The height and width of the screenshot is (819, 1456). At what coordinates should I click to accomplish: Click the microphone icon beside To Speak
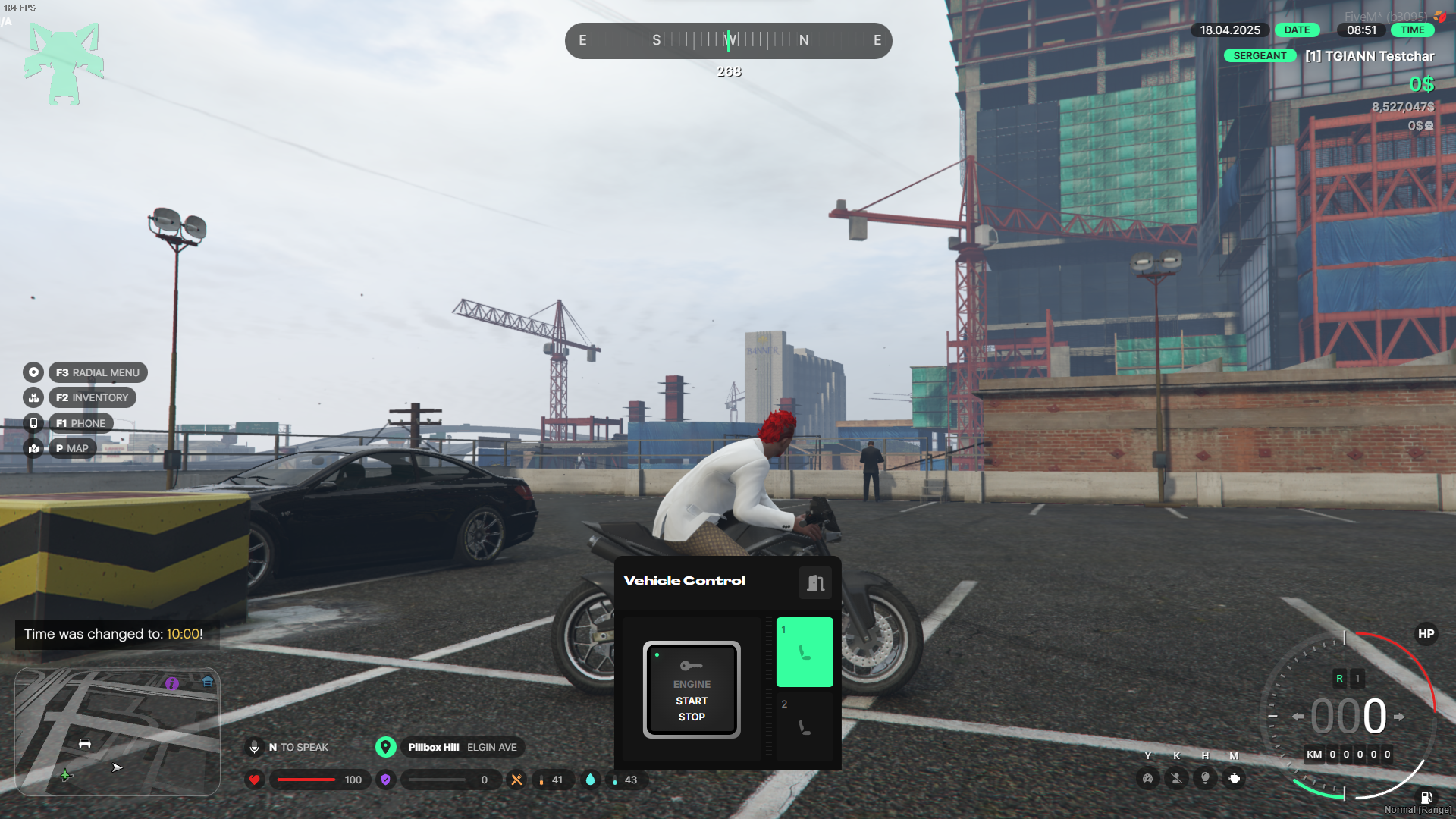[255, 747]
